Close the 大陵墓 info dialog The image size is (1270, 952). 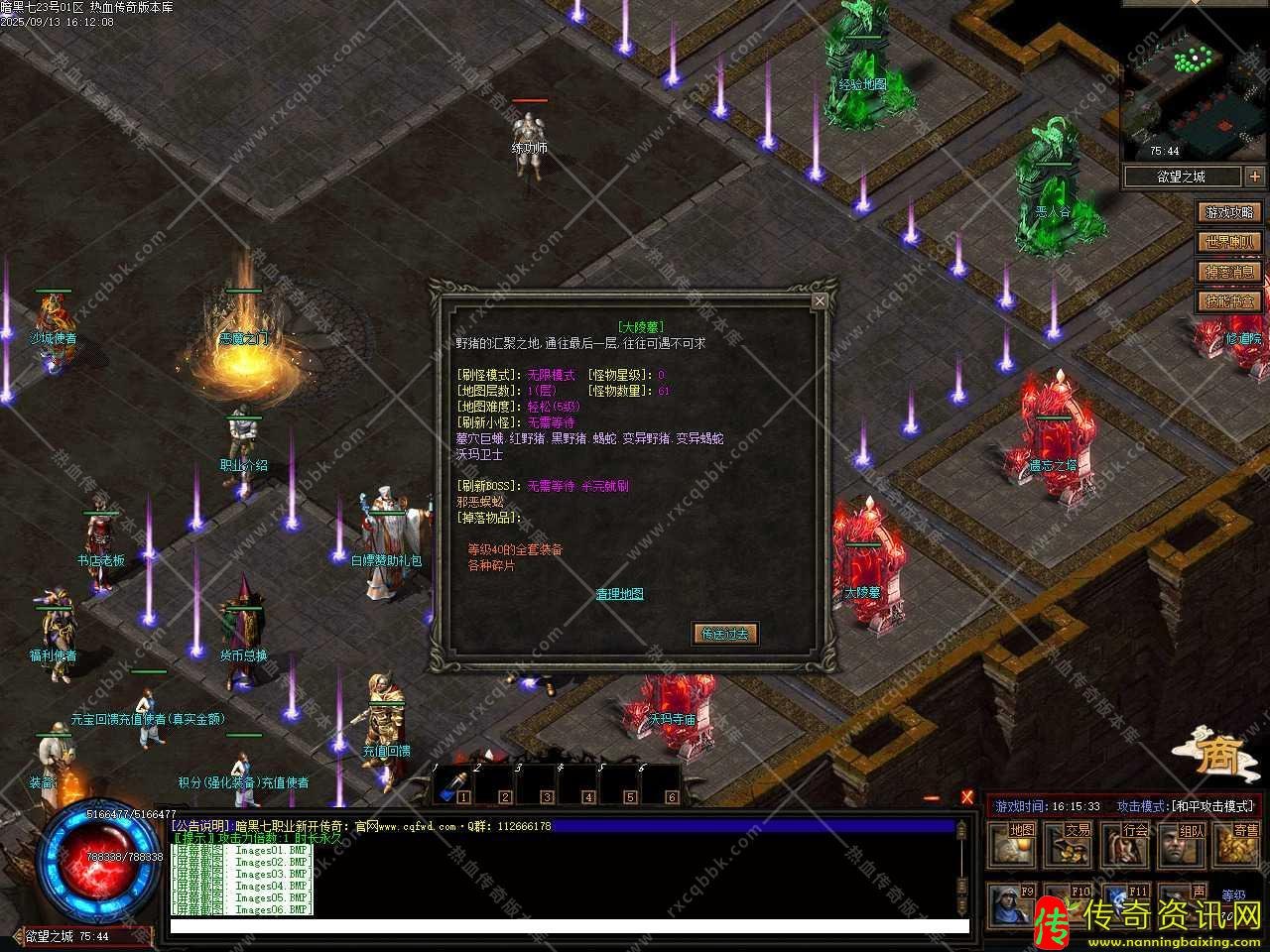point(820,300)
